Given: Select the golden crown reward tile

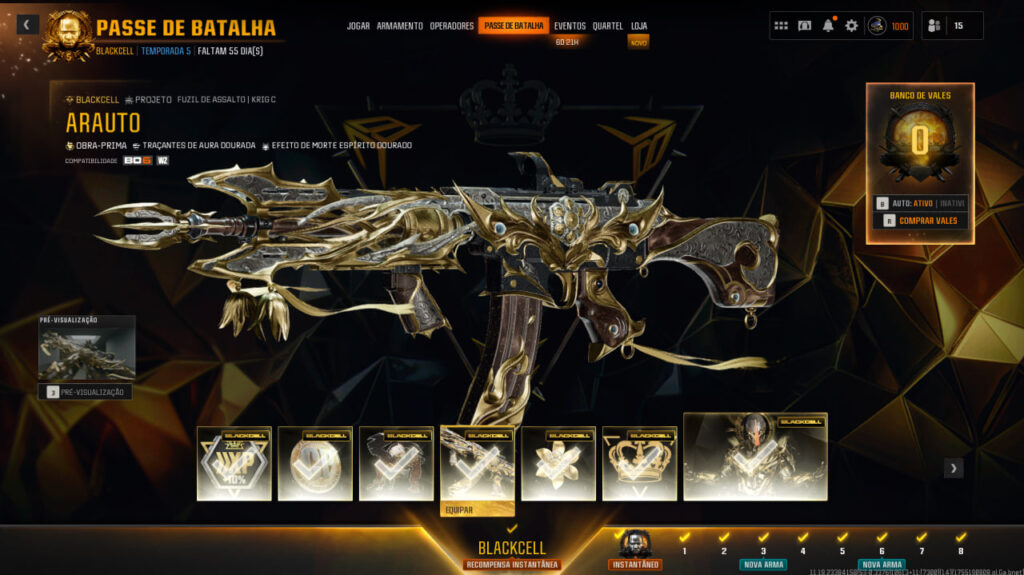Looking at the screenshot, I should point(639,463).
